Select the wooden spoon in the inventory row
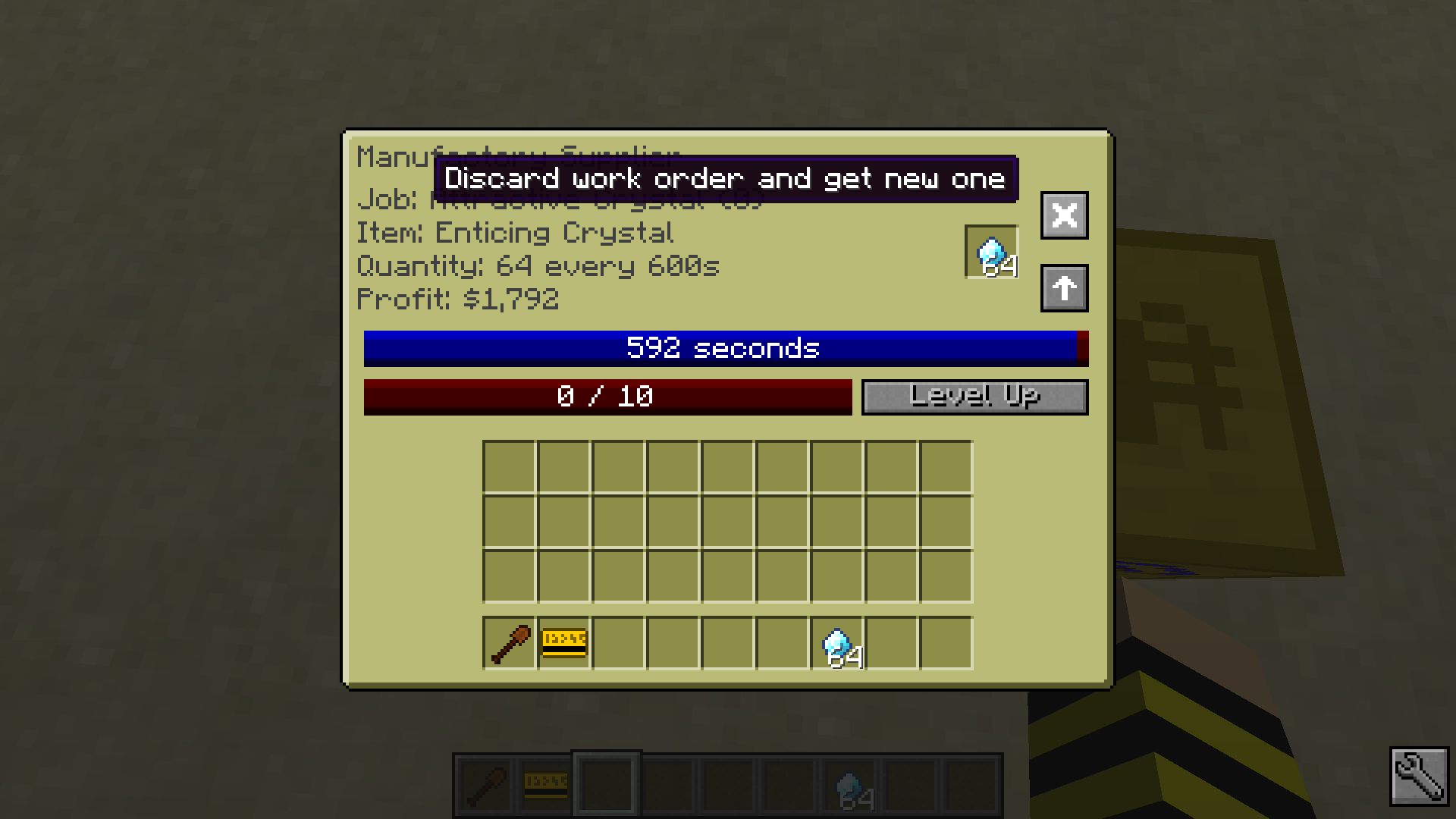1456x819 pixels. [x=507, y=642]
